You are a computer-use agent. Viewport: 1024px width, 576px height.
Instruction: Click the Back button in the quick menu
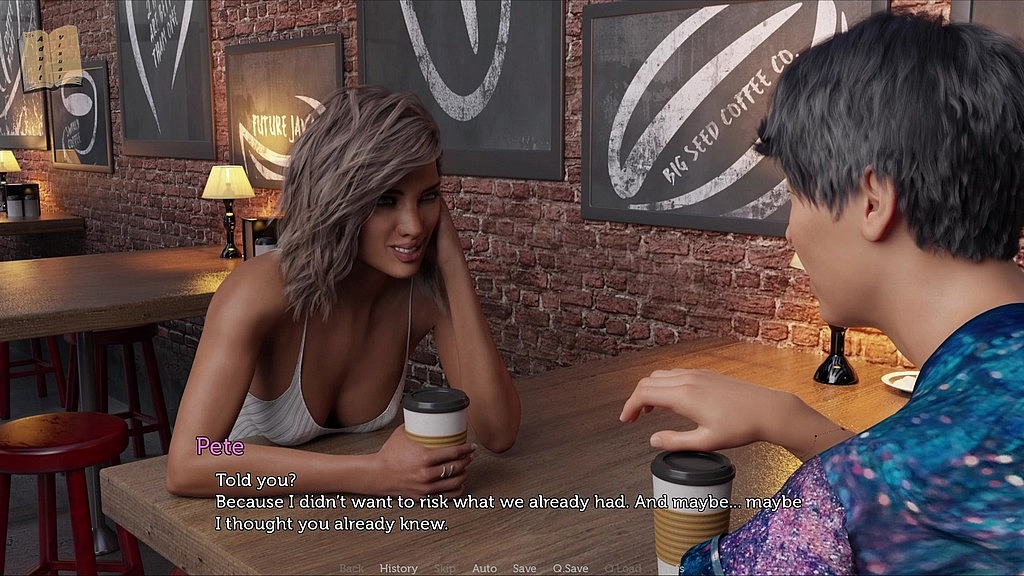[351, 568]
